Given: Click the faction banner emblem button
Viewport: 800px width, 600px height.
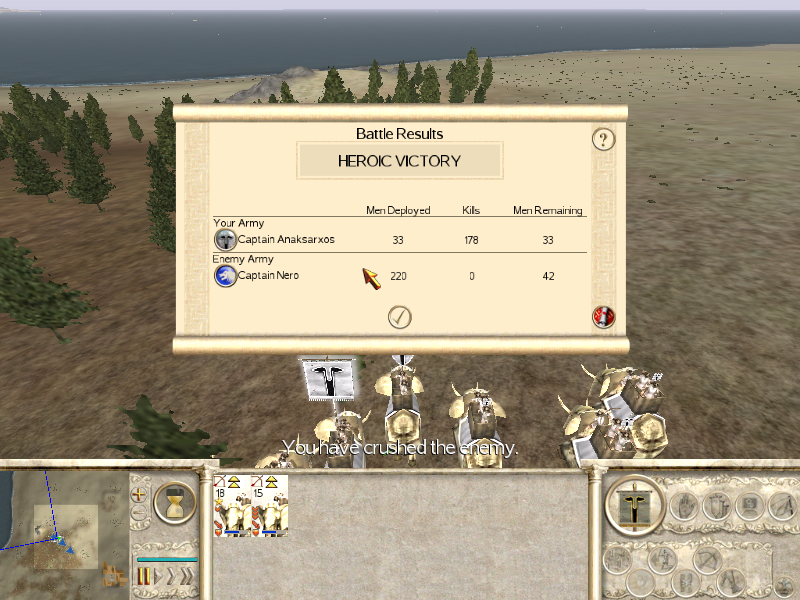Looking at the screenshot, I should (x=636, y=505).
